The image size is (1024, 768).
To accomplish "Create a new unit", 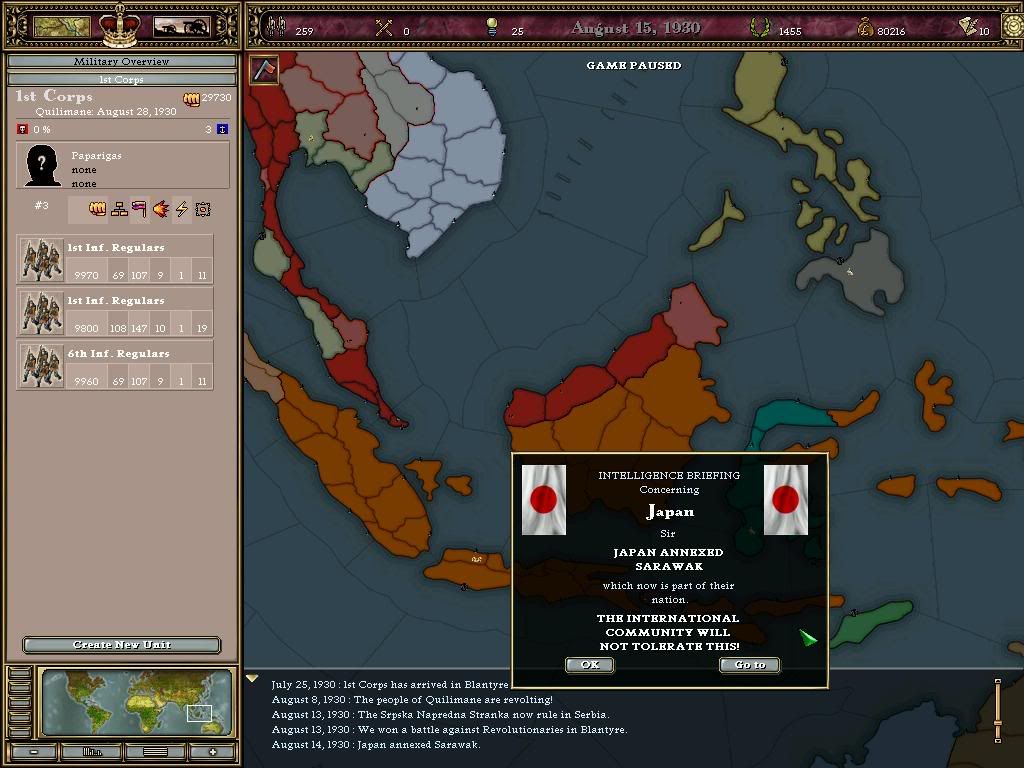I will (121, 645).
